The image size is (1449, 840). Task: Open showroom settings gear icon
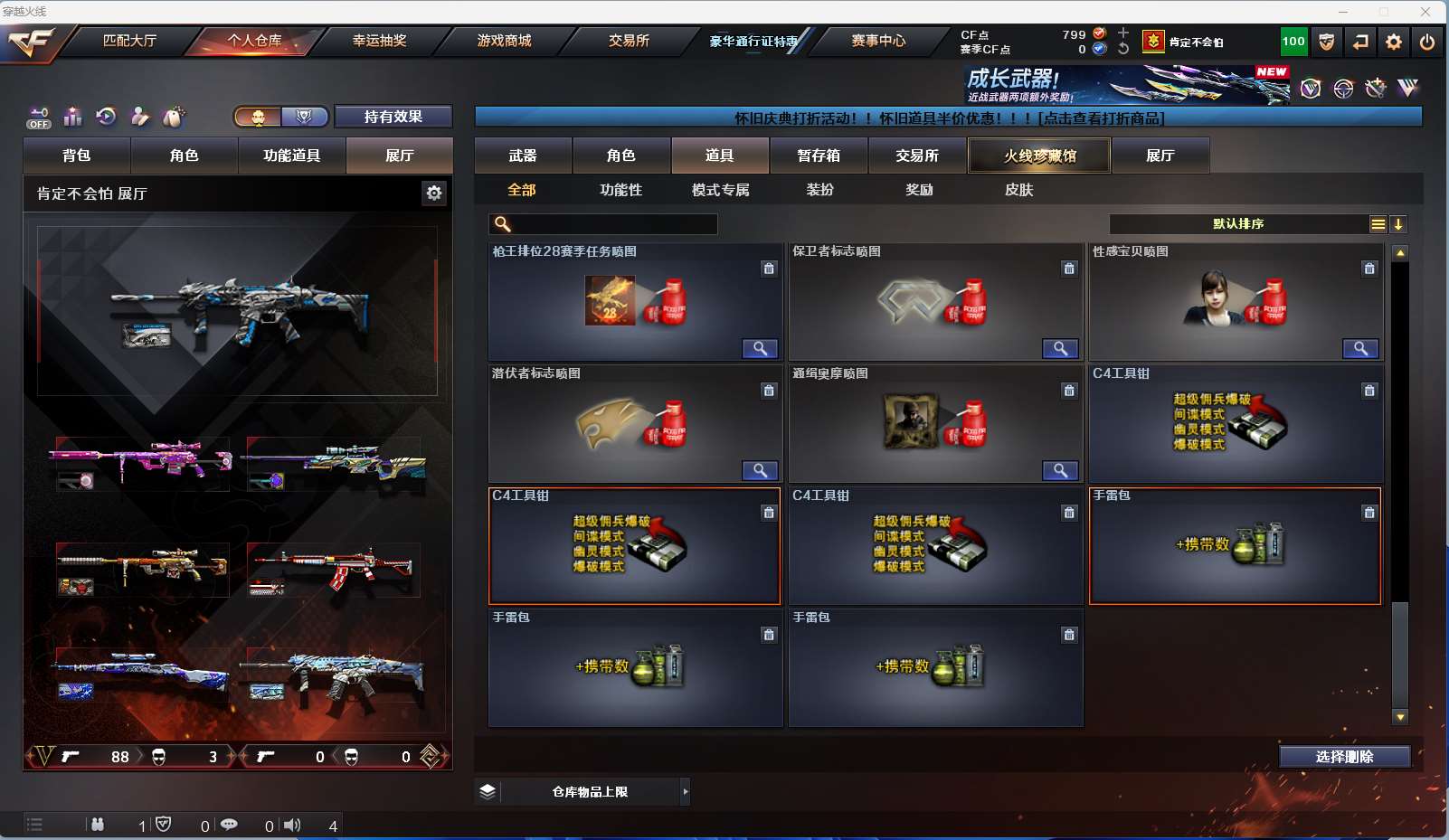coord(434,193)
